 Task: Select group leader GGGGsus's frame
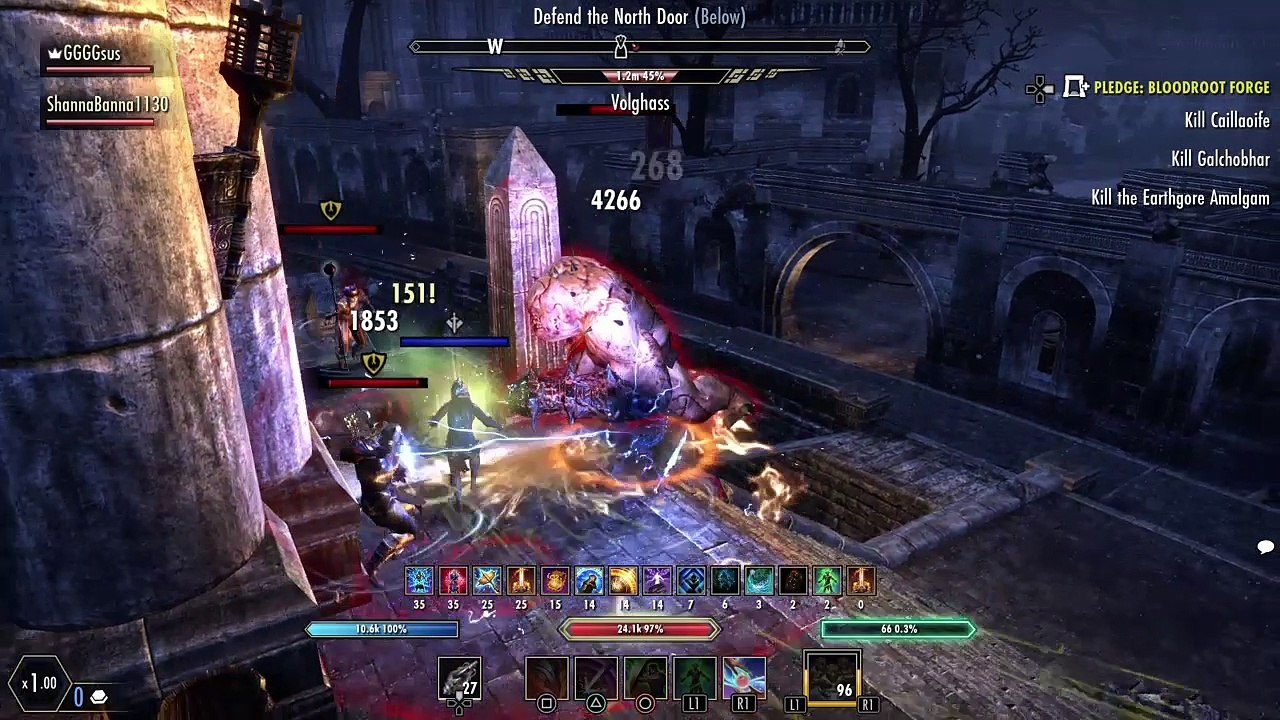click(x=92, y=54)
